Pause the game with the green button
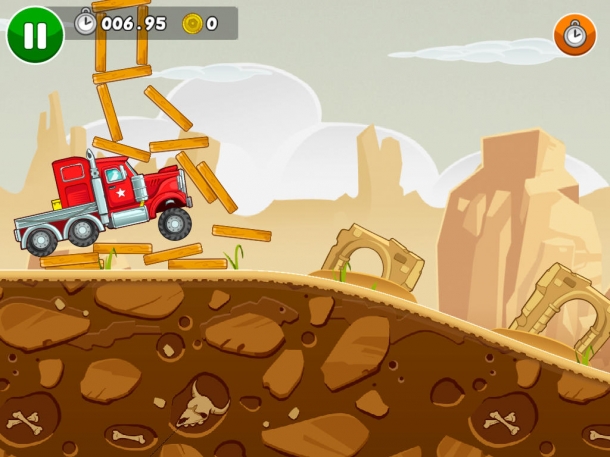The height and width of the screenshot is (457, 610). (34, 35)
